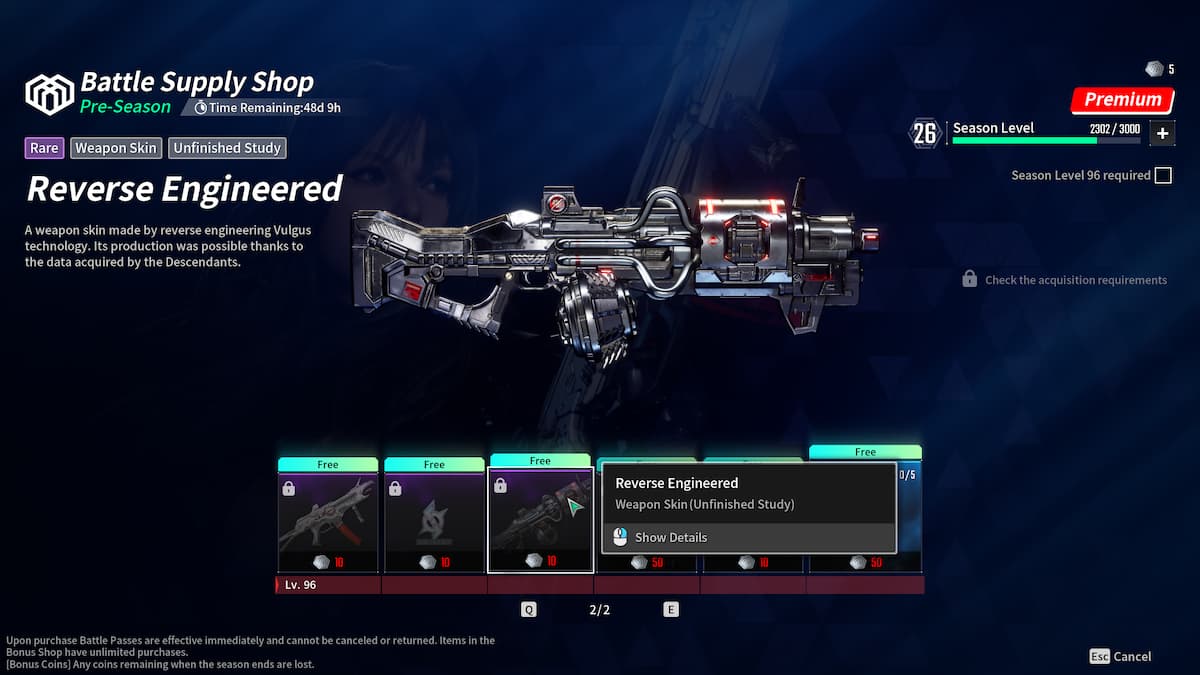
Task: Click the Unfinished Study tag
Action: point(228,148)
